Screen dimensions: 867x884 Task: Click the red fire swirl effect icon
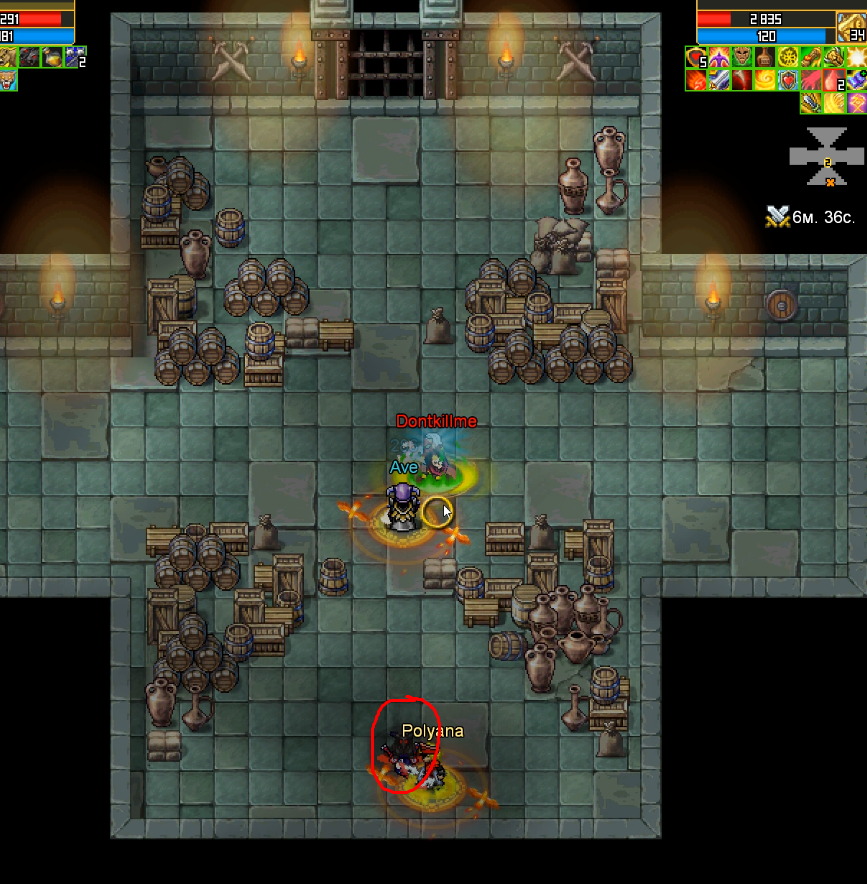tap(695, 80)
